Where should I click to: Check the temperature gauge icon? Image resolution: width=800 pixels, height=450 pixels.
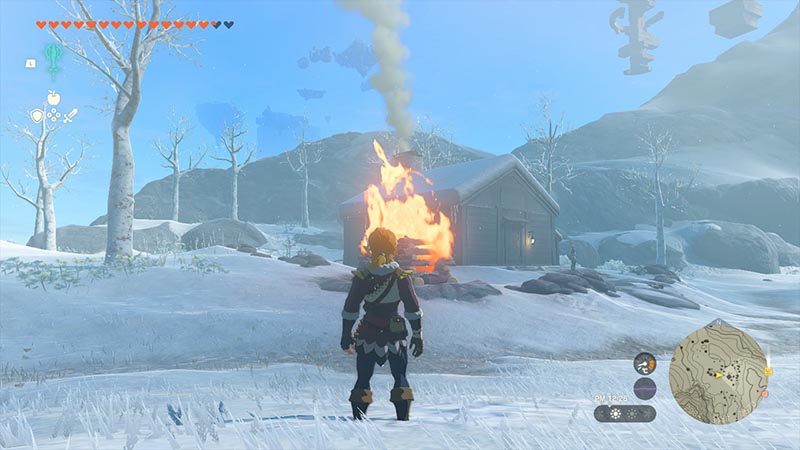(x=645, y=364)
